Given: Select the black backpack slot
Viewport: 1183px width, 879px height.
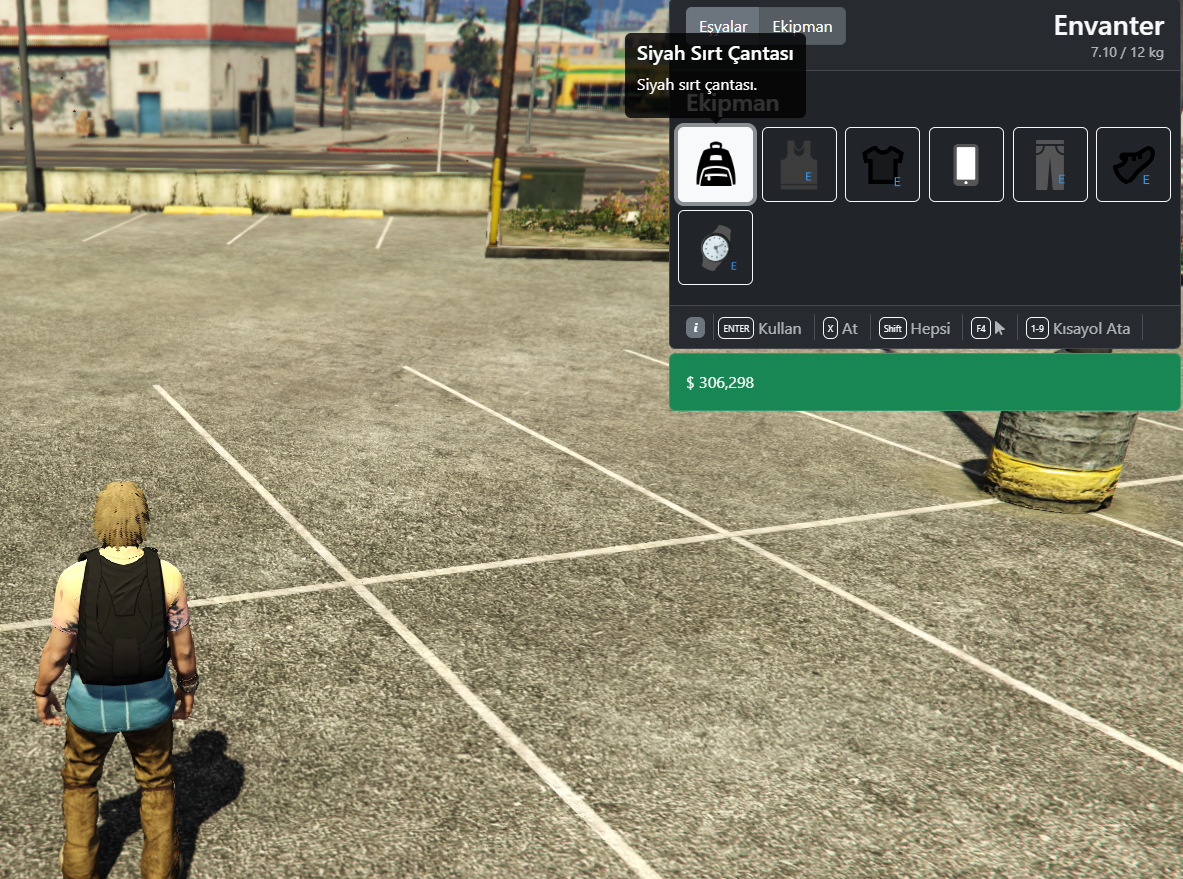Looking at the screenshot, I should pos(715,165).
